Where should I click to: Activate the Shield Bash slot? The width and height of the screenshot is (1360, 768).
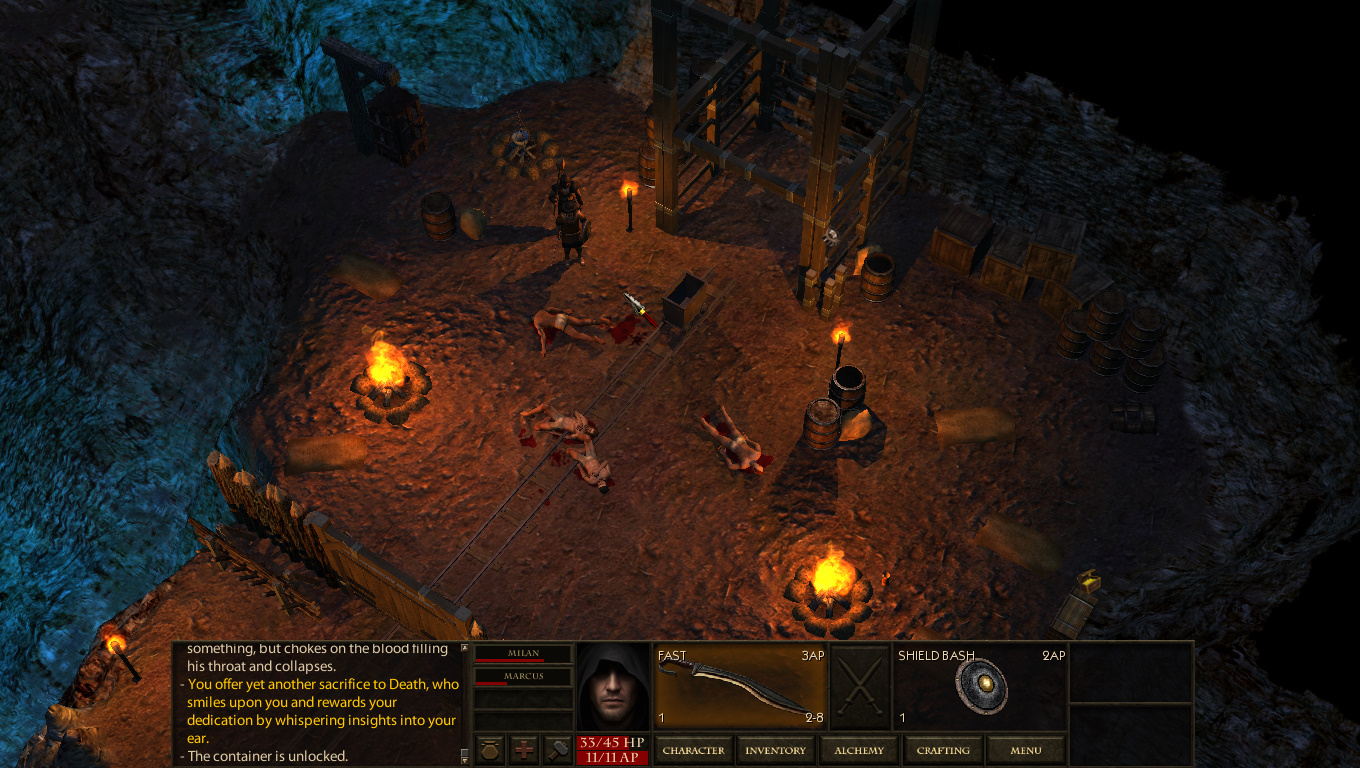tap(980, 687)
